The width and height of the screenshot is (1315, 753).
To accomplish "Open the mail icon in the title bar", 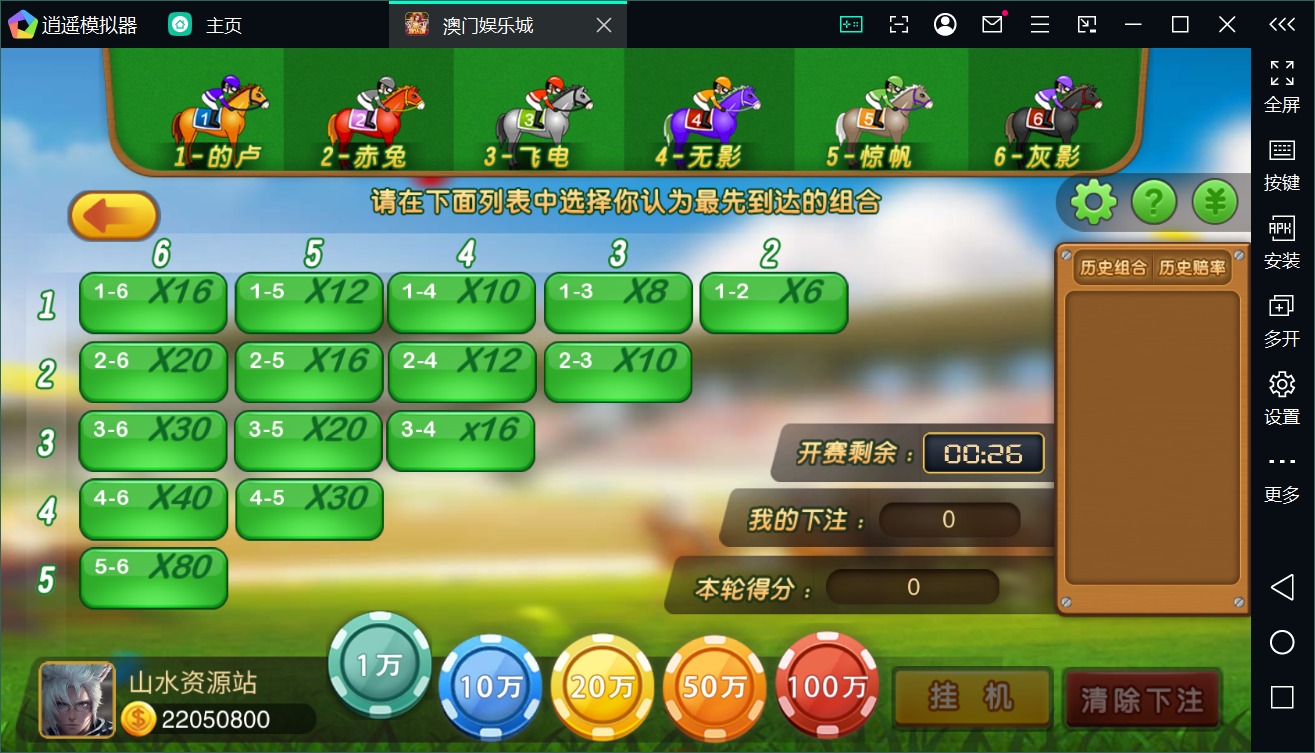I will pos(992,24).
